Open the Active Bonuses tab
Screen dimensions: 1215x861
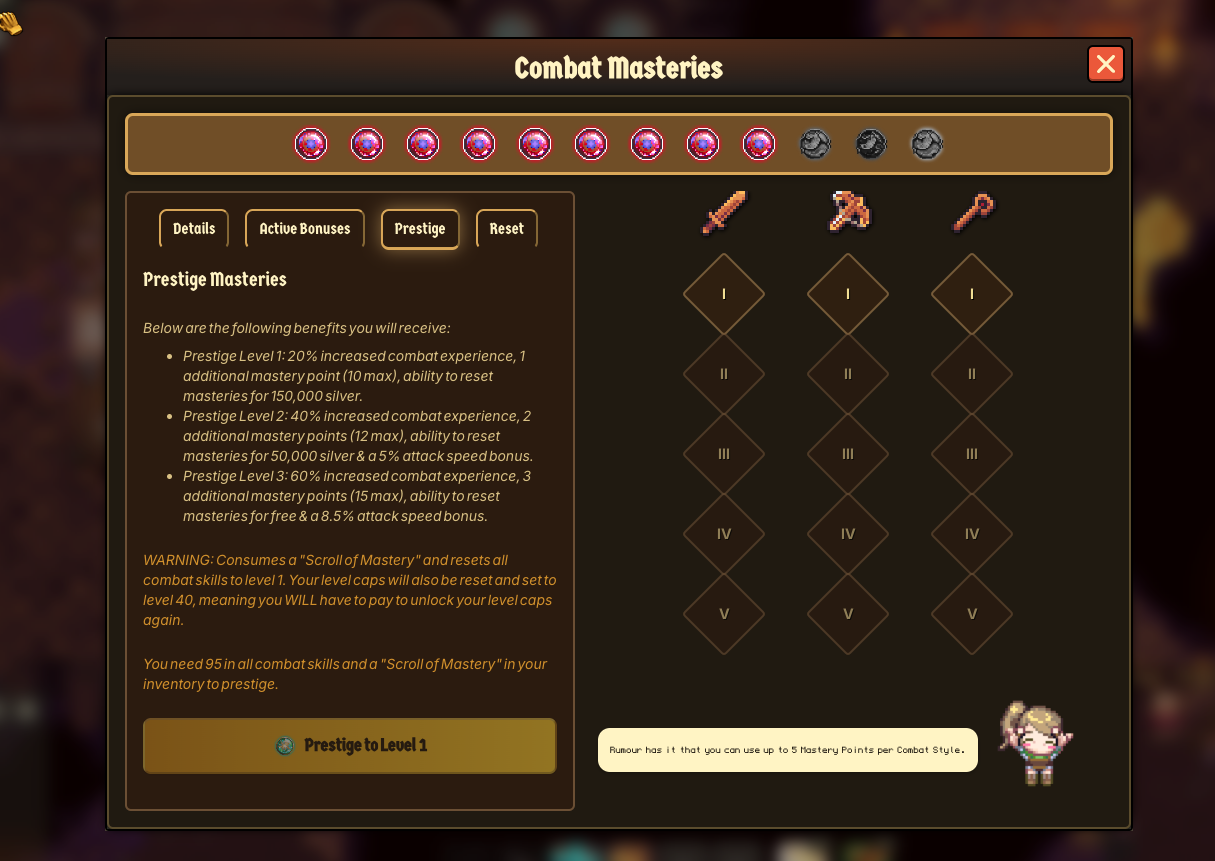click(305, 229)
